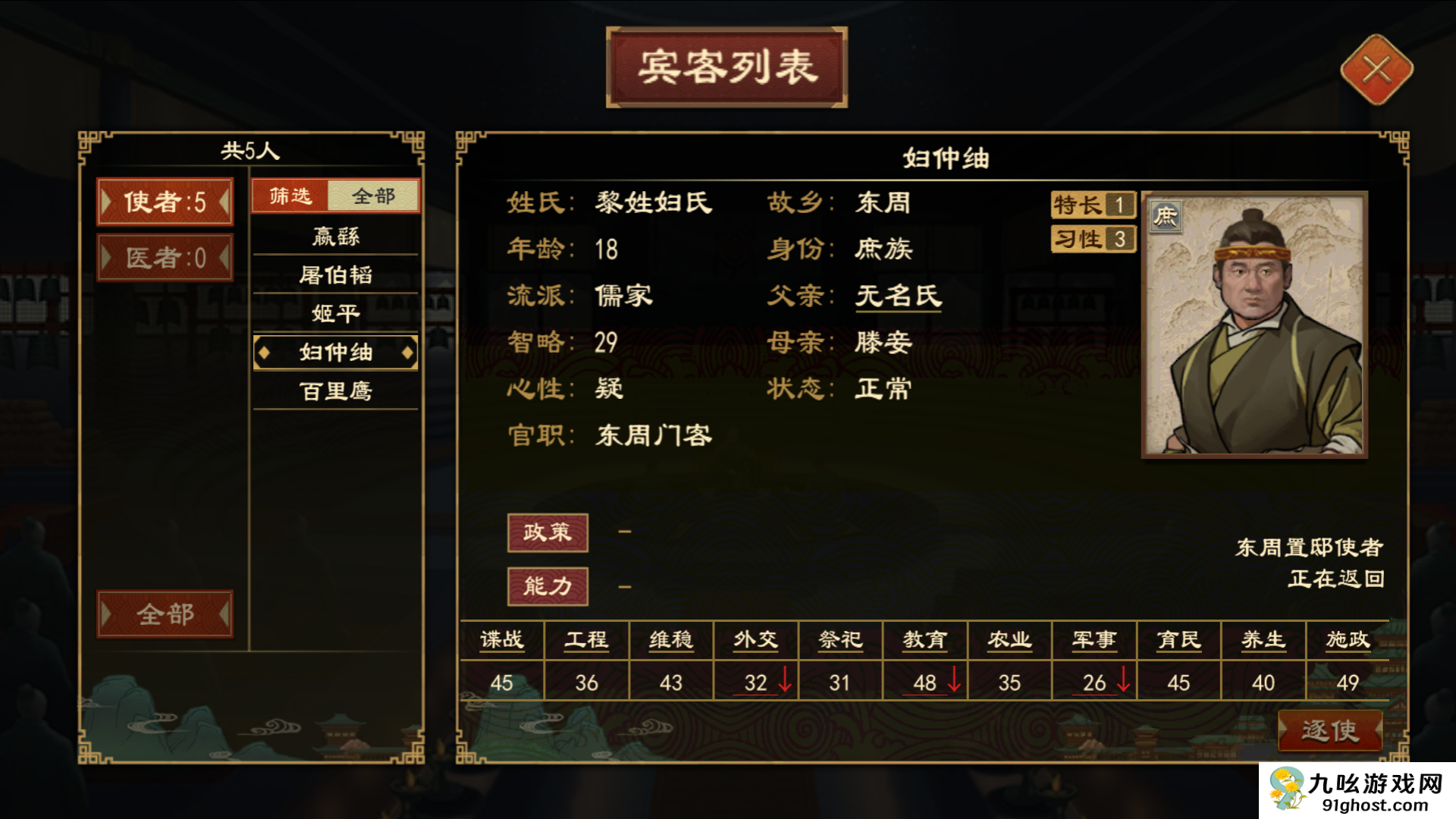Click the 特长 specialty badge
Viewport: 1456px width, 819px height.
[x=1092, y=204]
